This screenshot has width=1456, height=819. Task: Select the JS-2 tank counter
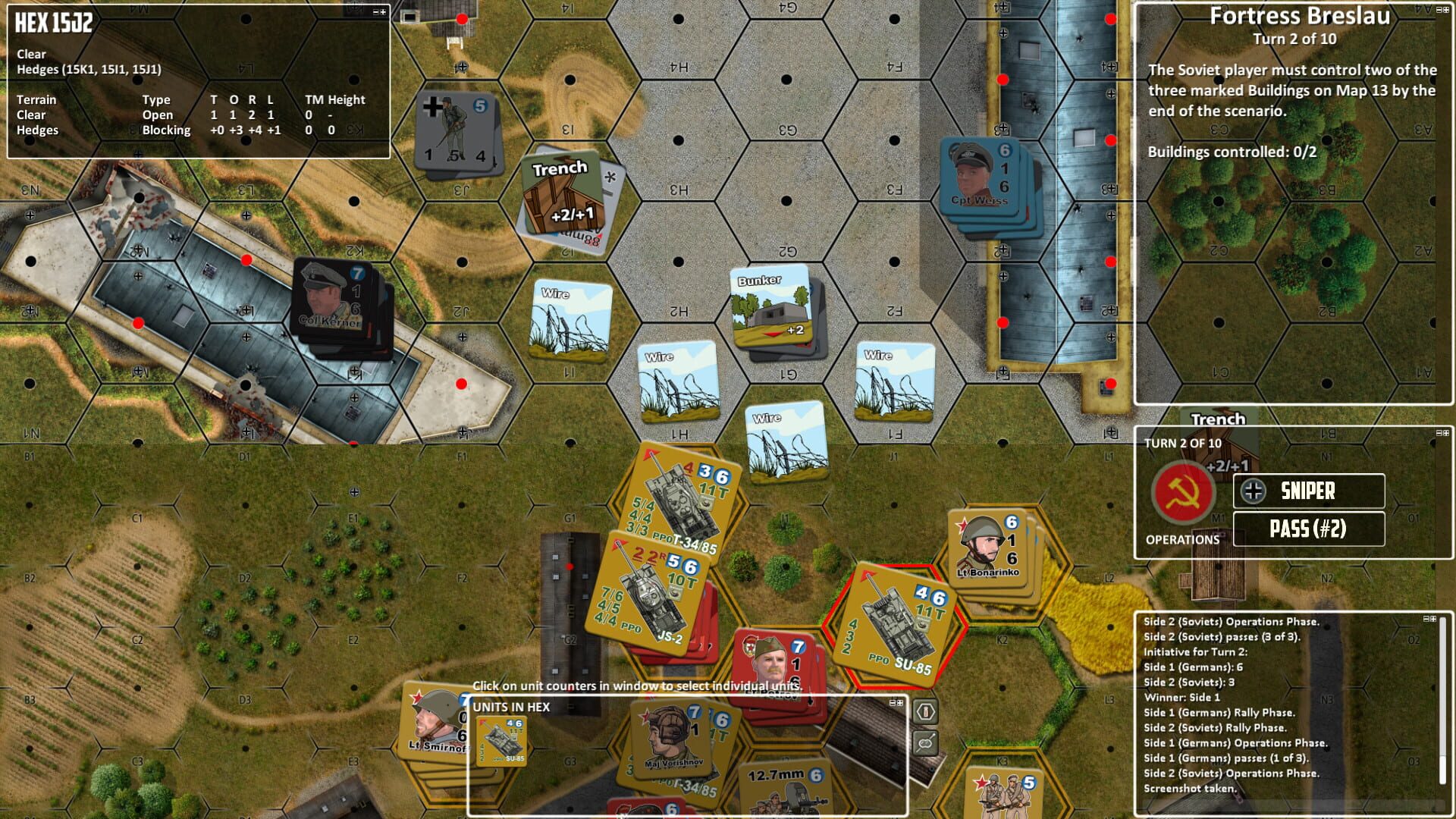(652, 599)
